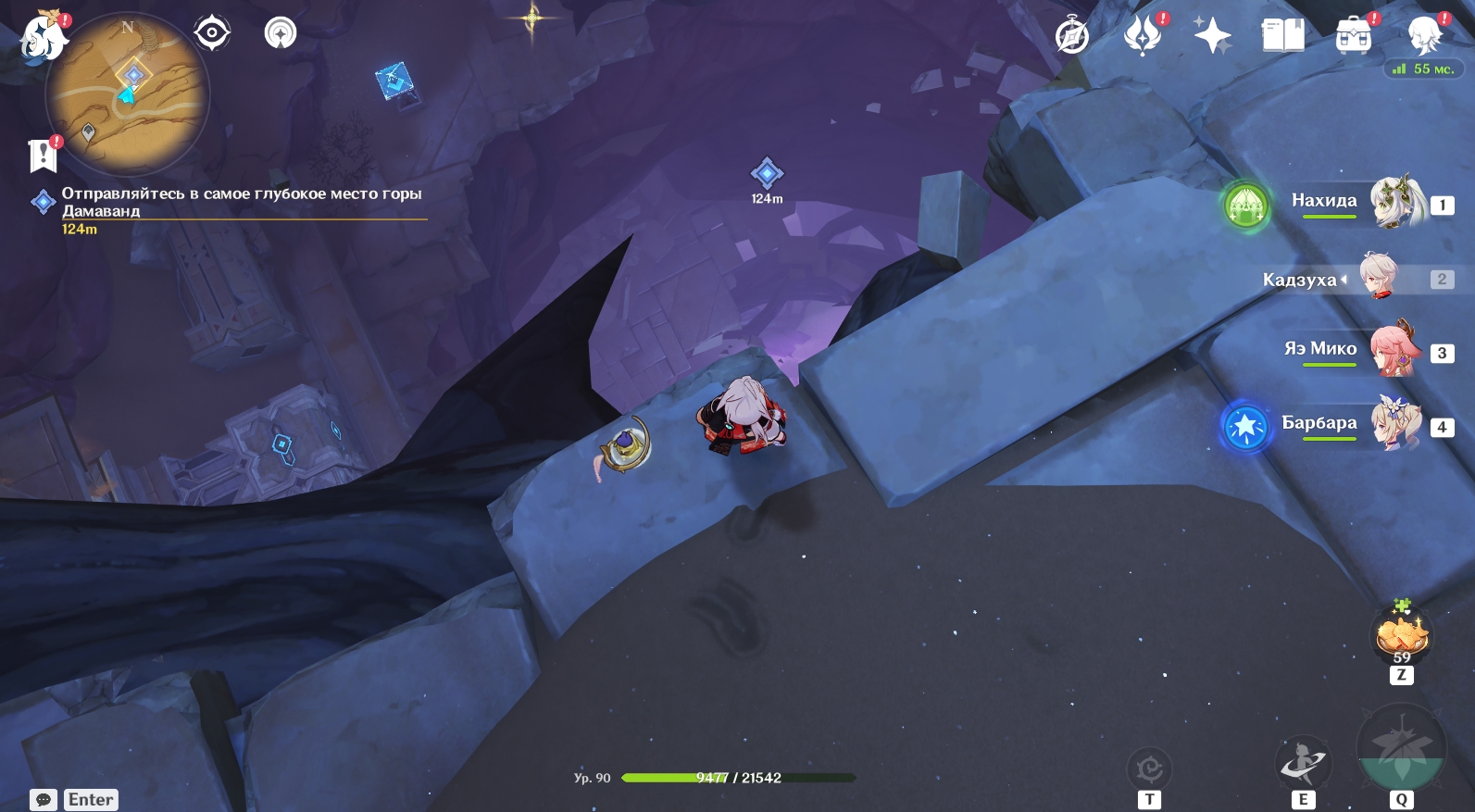The height and width of the screenshot is (812, 1475).
Task: Open the battle pass icon
Action: [x=1143, y=37]
